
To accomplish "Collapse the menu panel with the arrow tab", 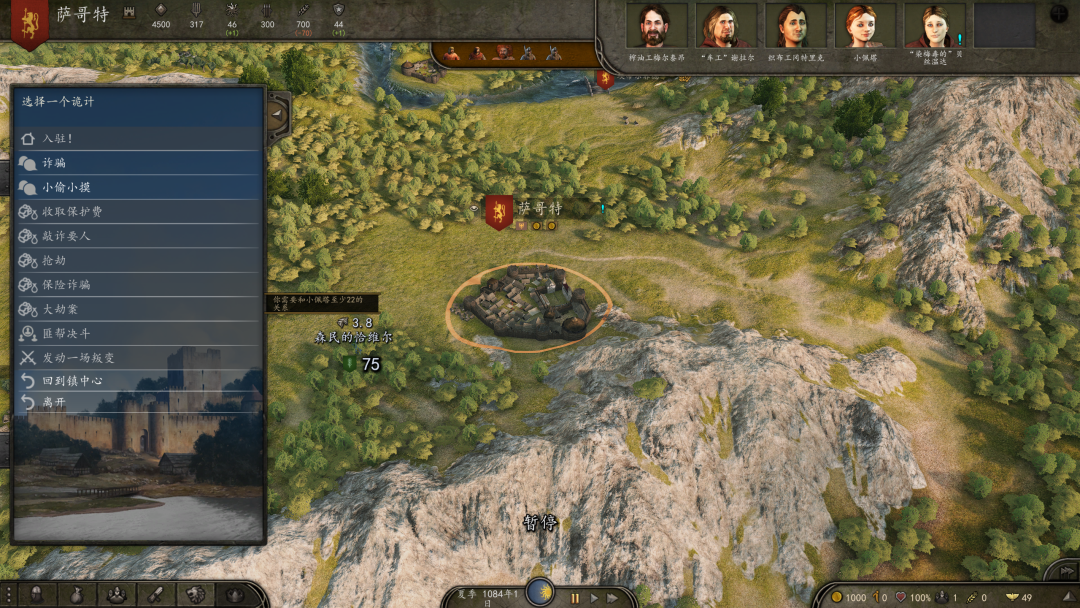I will 278,113.
